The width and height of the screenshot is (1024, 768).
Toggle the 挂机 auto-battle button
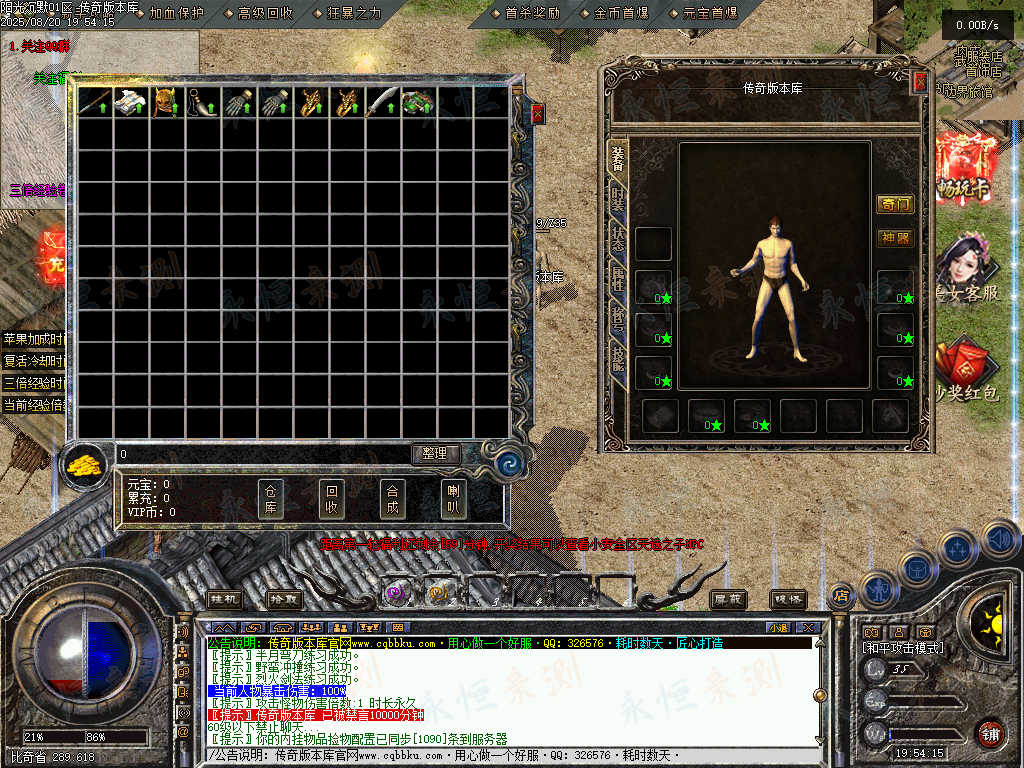tap(225, 599)
